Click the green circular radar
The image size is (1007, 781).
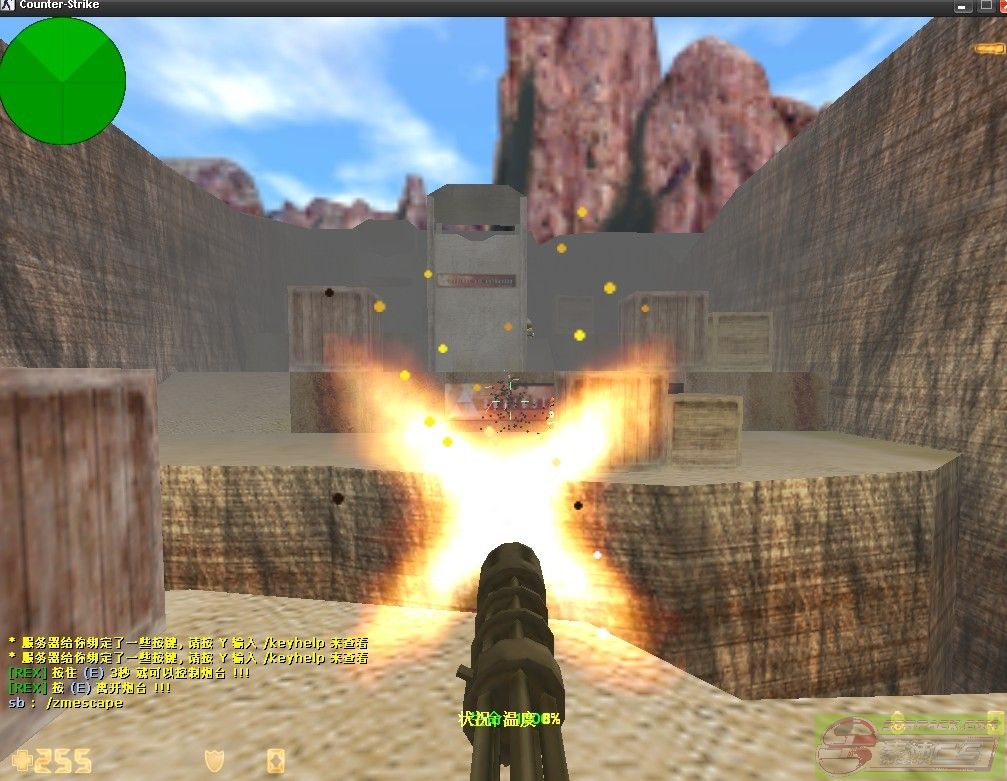click(62, 80)
